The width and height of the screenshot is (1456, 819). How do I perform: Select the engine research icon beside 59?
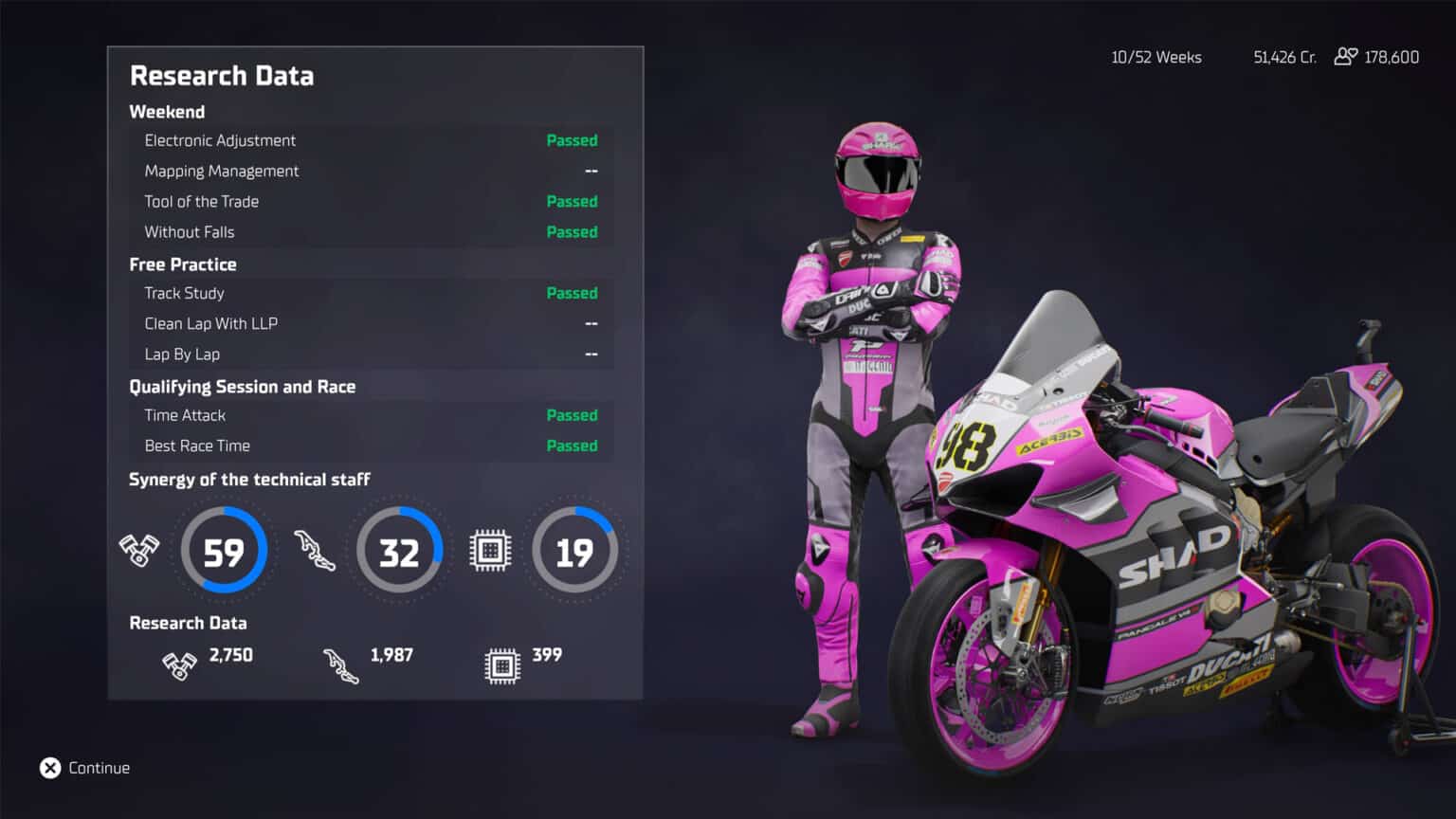[138, 550]
